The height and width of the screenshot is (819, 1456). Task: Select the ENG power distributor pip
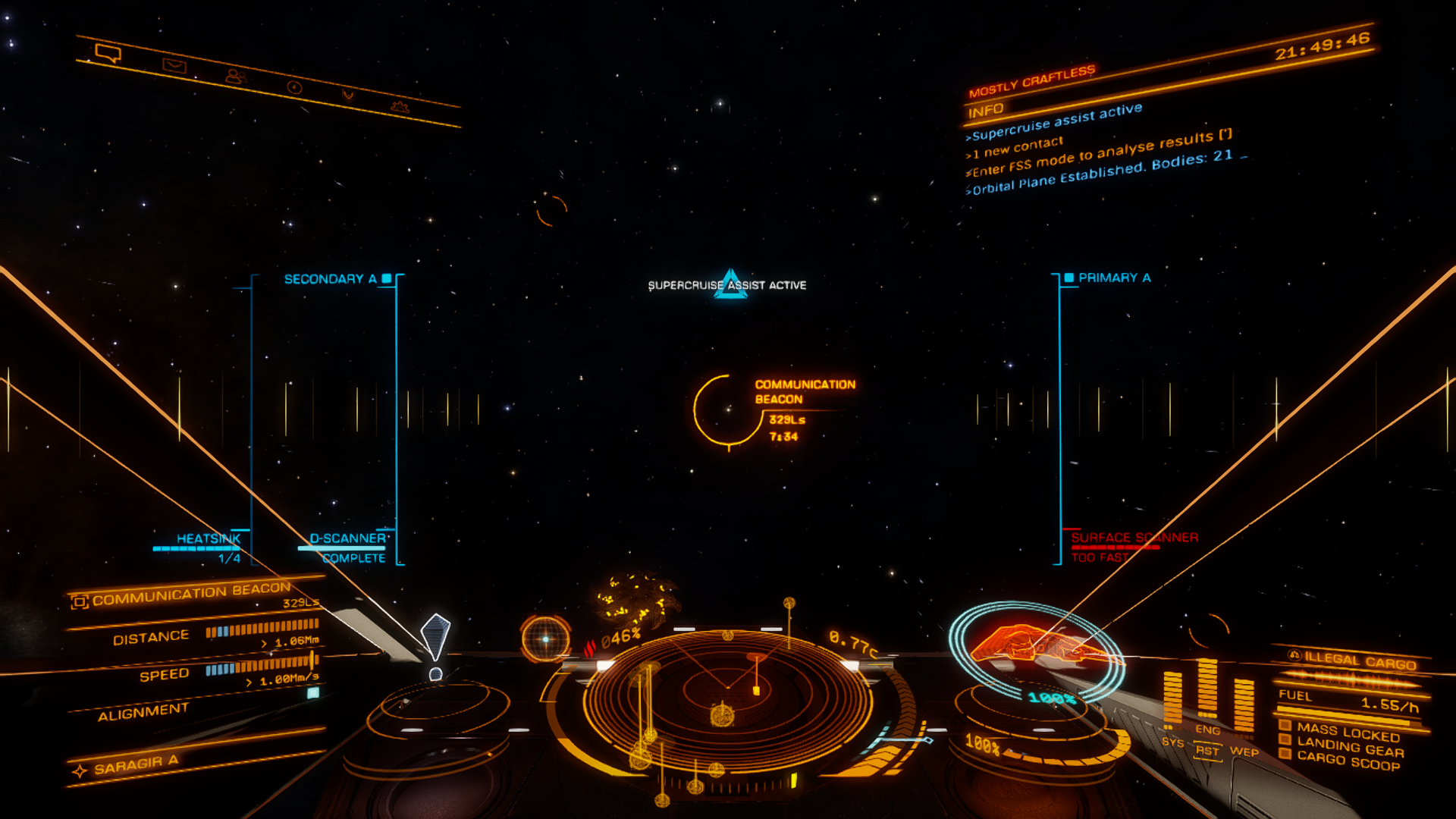coord(1207,730)
